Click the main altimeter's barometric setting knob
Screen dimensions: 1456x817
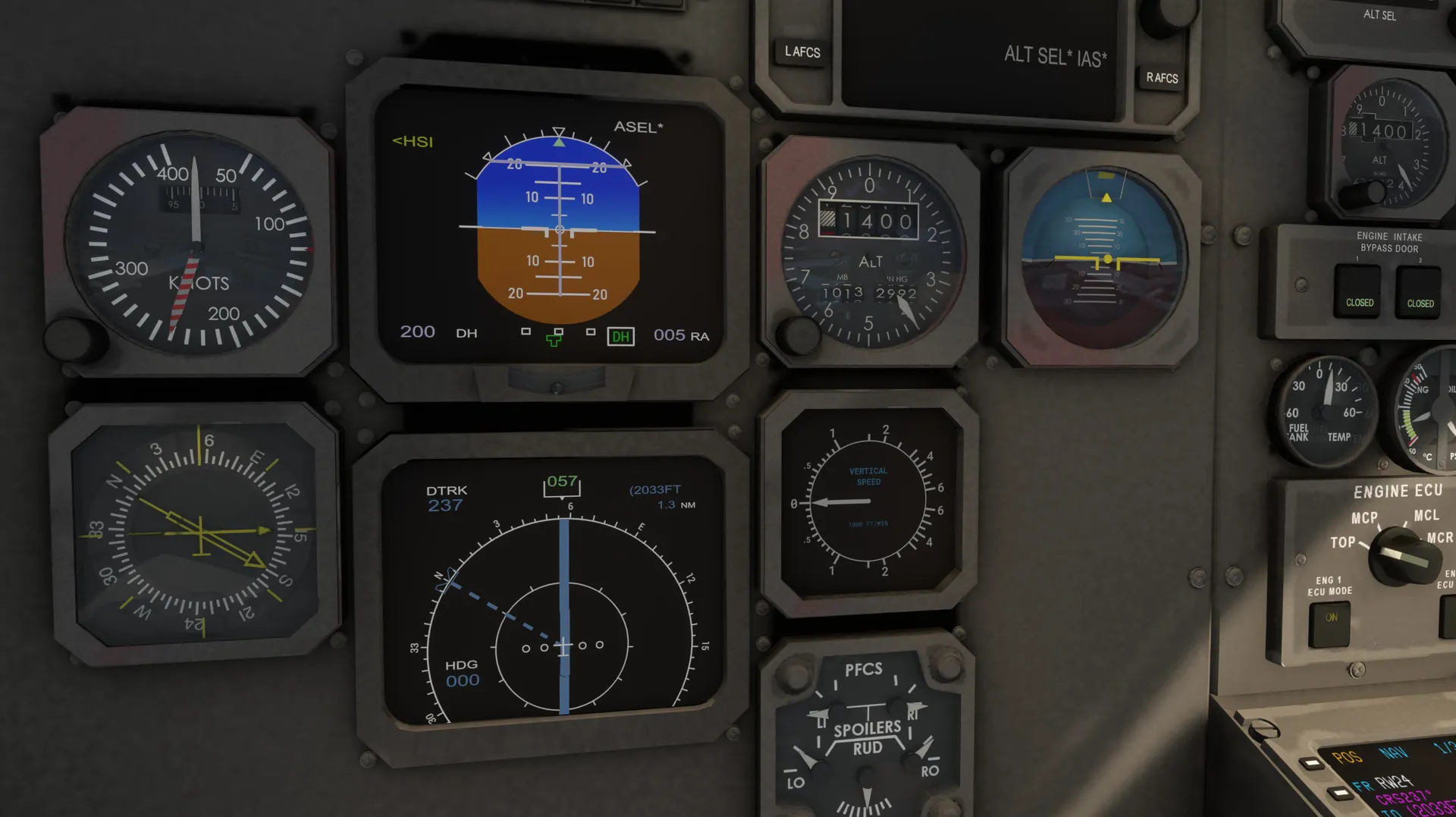click(799, 335)
